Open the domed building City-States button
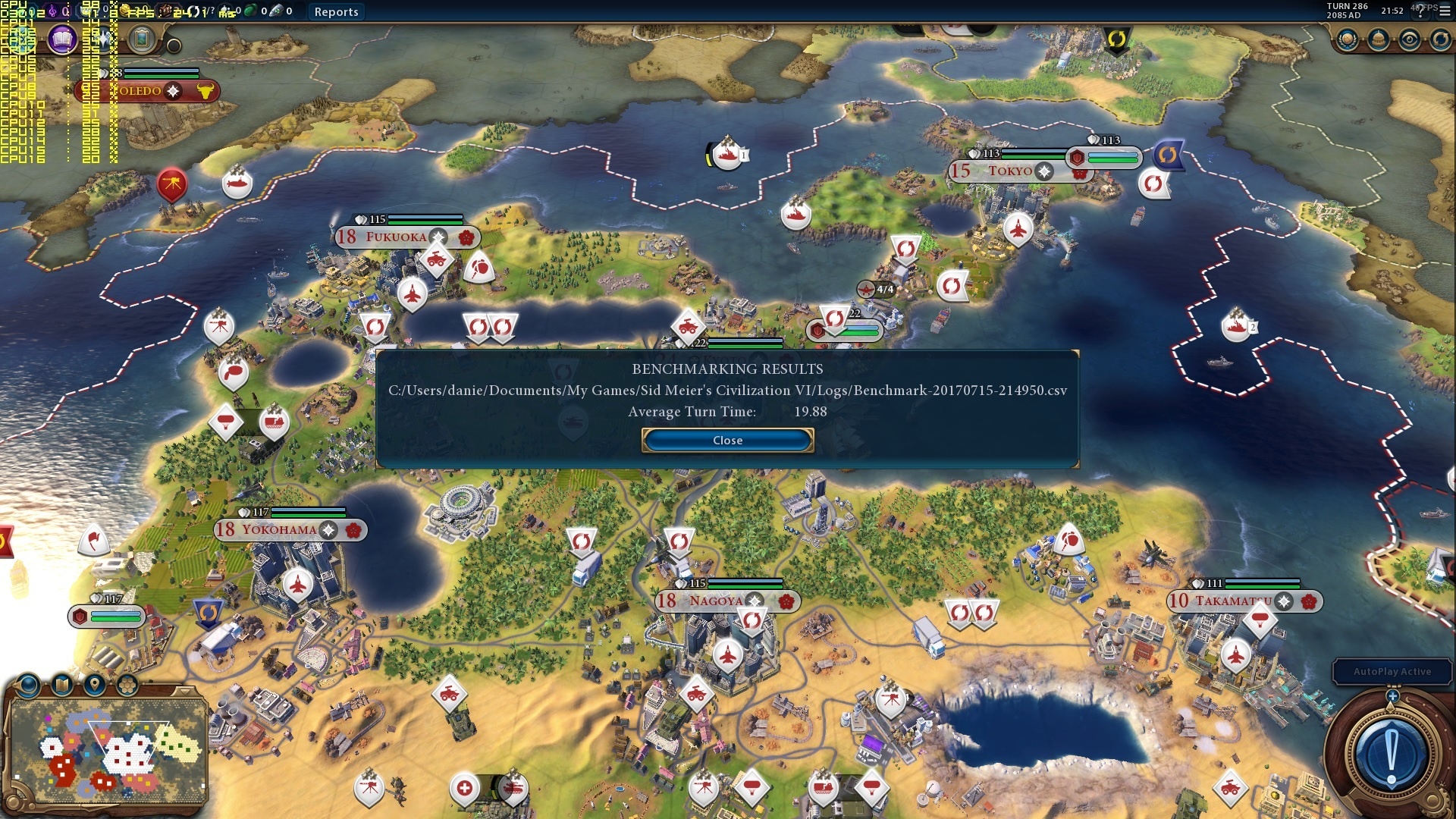 point(1379,39)
